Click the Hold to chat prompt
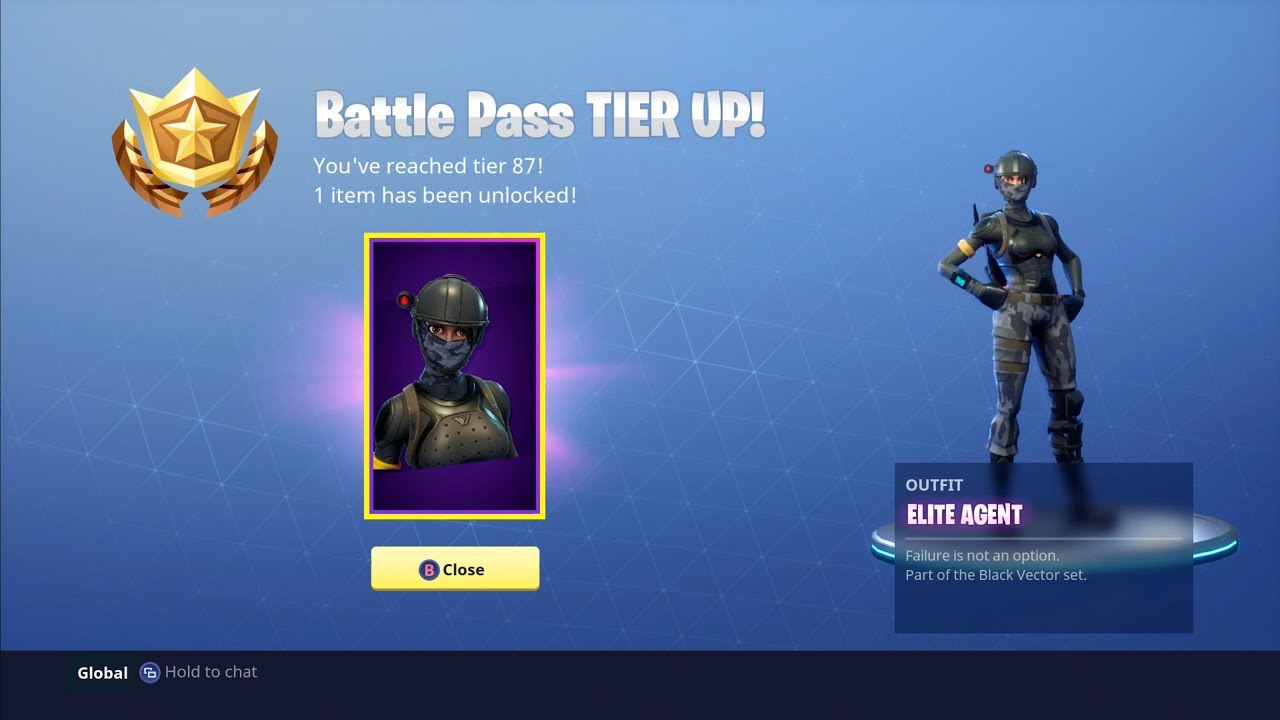This screenshot has width=1280, height=720. tap(210, 672)
